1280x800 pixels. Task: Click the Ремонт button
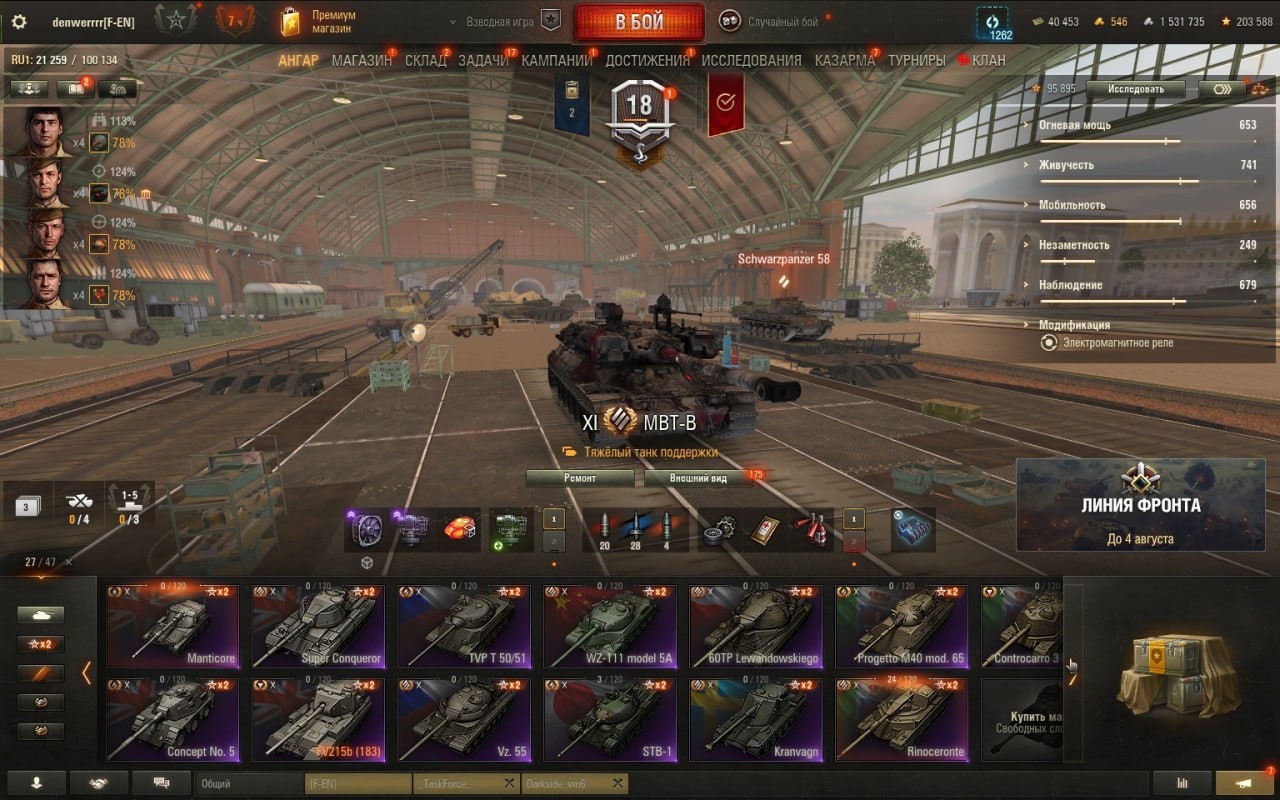580,478
